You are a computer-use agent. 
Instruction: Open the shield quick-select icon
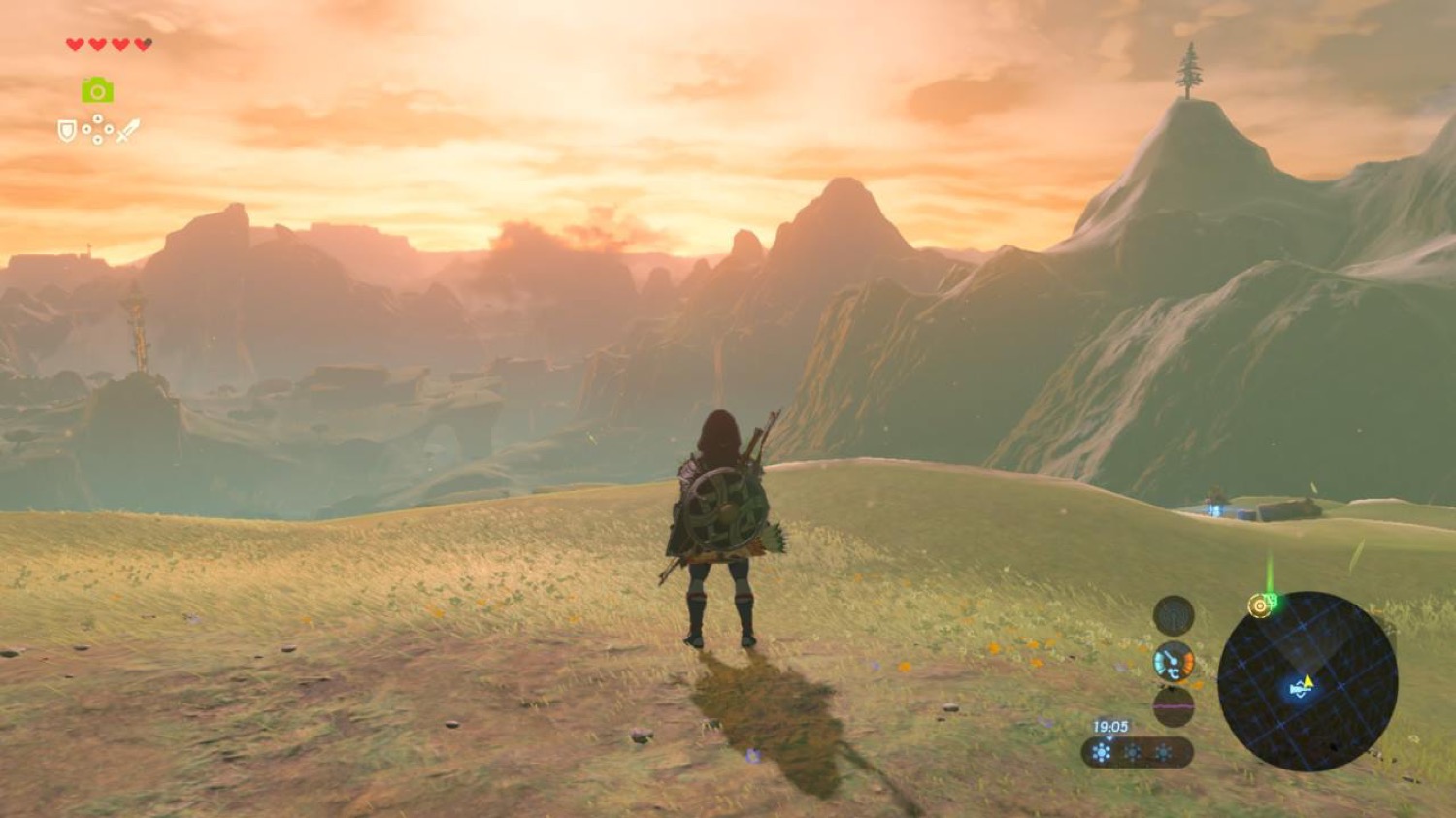coord(67,130)
